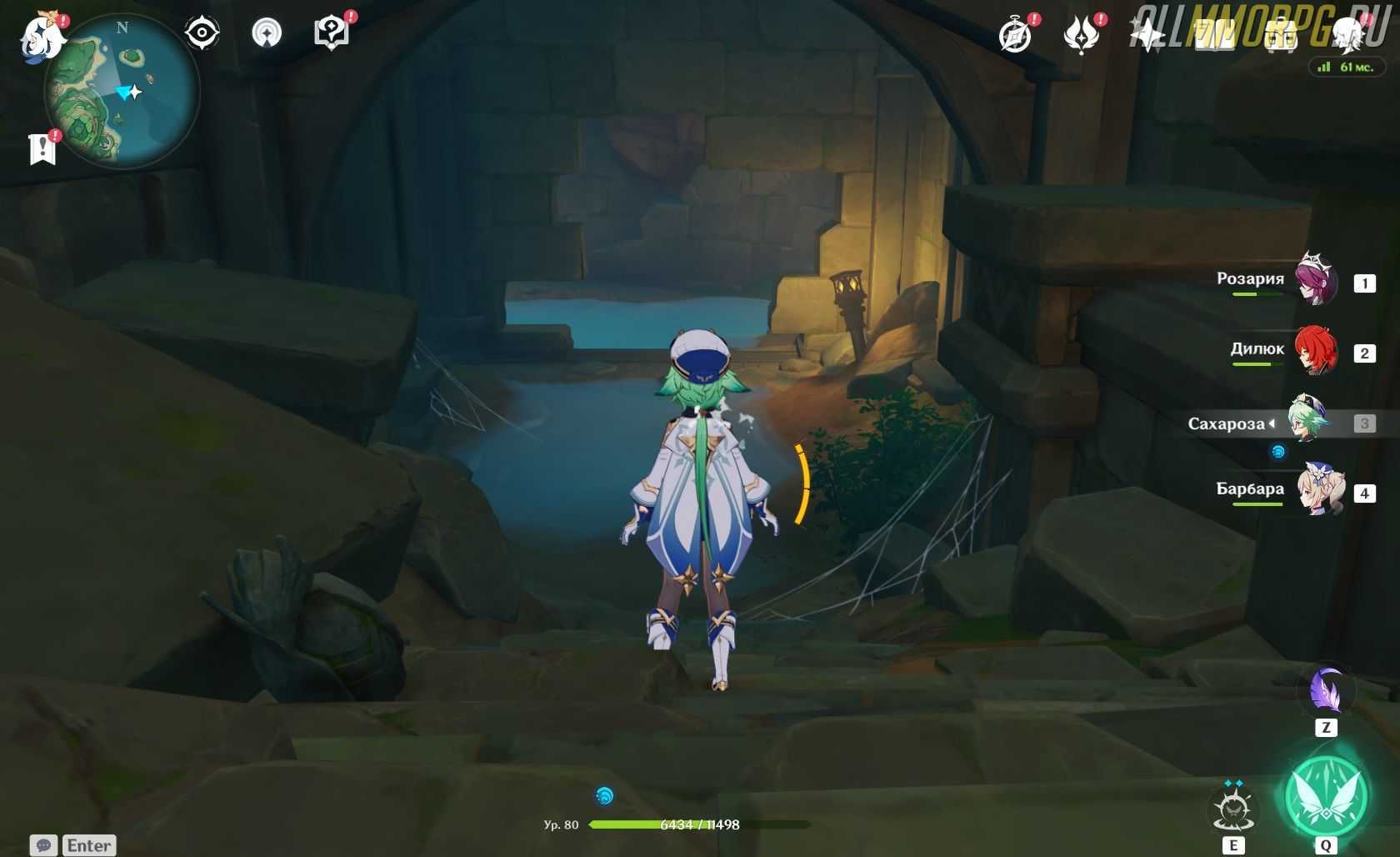The image size is (1400, 857).
Task: Open the events compass icon
Action: 1015,36
